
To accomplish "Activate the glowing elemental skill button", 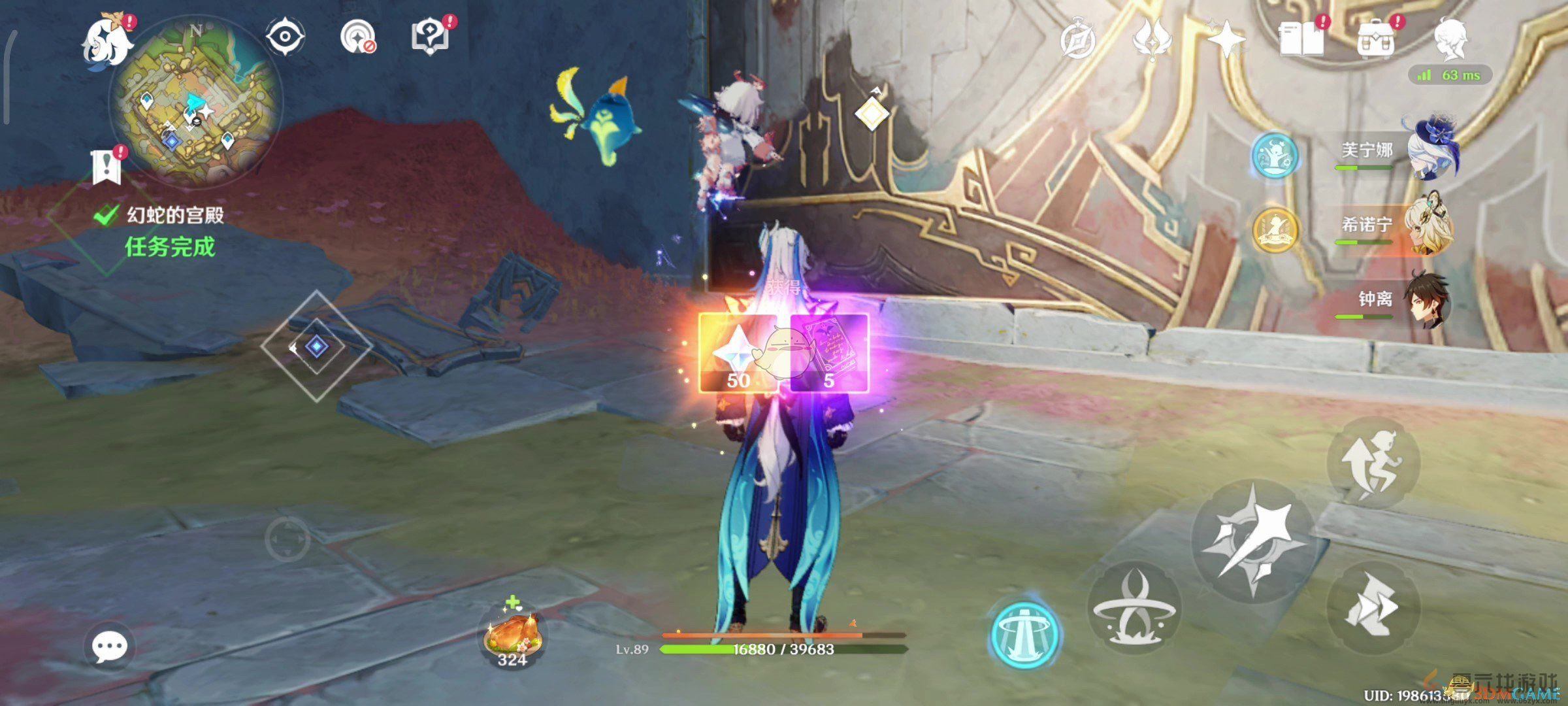I will [1024, 633].
